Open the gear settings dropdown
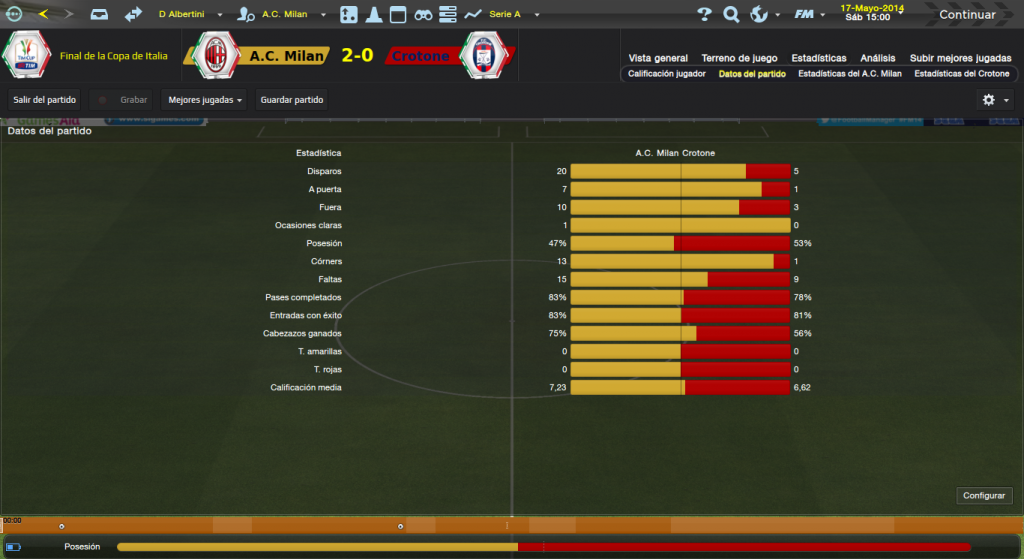 click(x=995, y=100)
